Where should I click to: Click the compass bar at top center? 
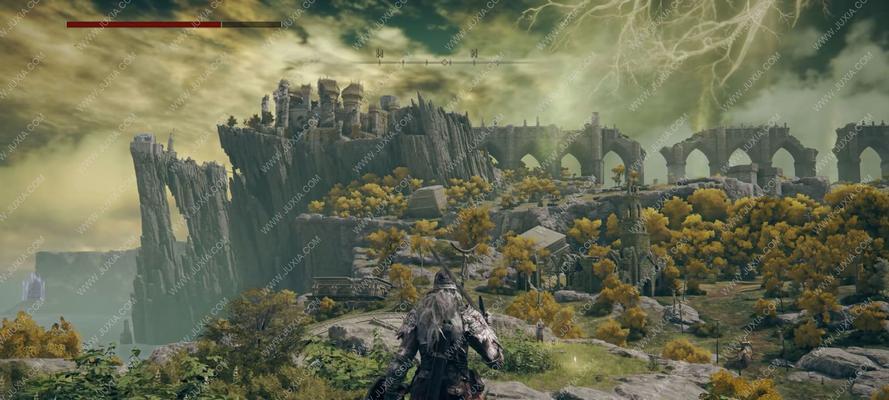444,61
